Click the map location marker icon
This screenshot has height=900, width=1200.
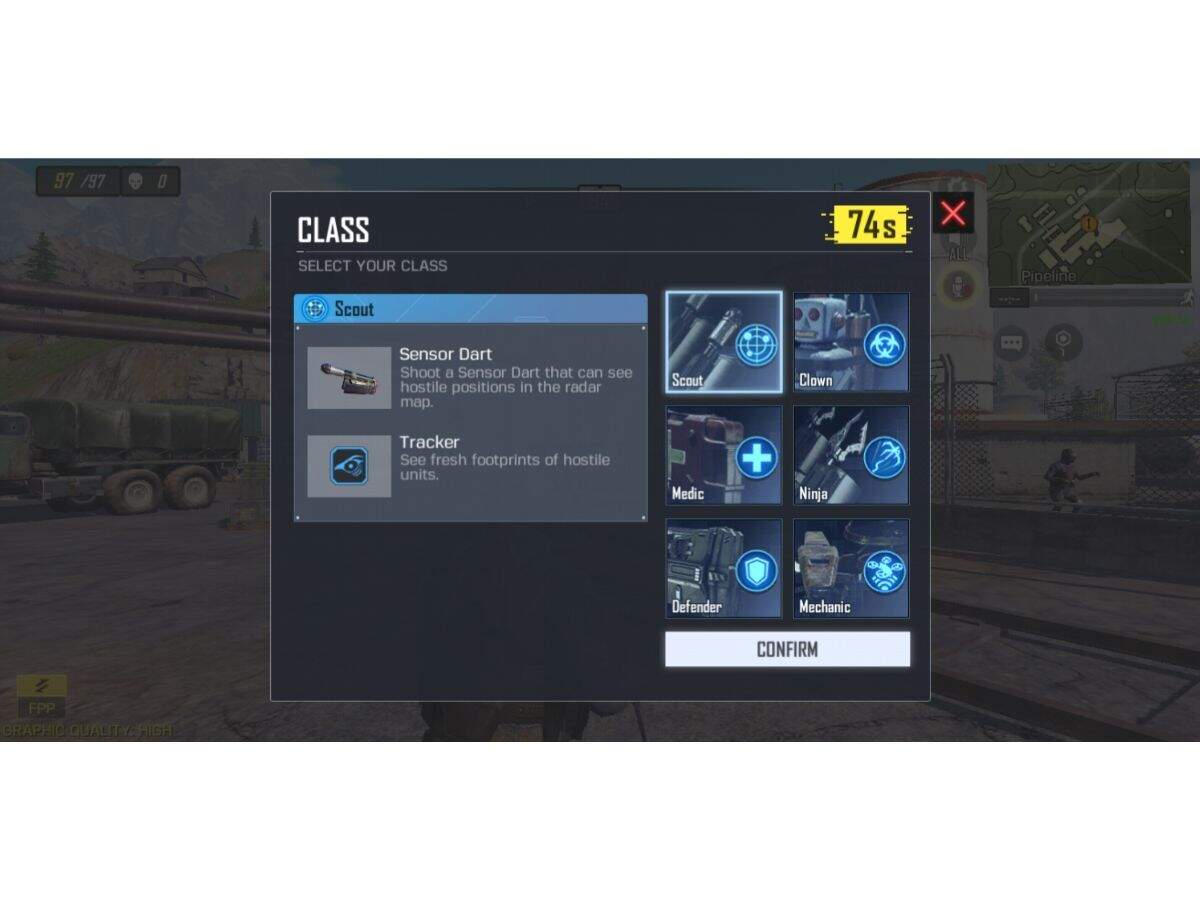pyautogui.click(x=1063, y=343)
